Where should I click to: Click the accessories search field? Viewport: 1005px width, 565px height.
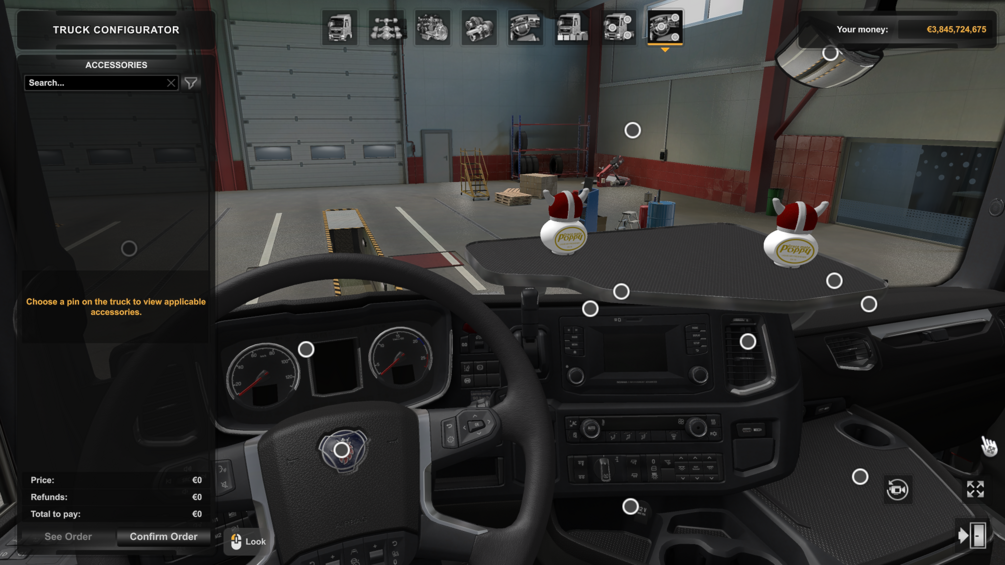pos(94,83)
